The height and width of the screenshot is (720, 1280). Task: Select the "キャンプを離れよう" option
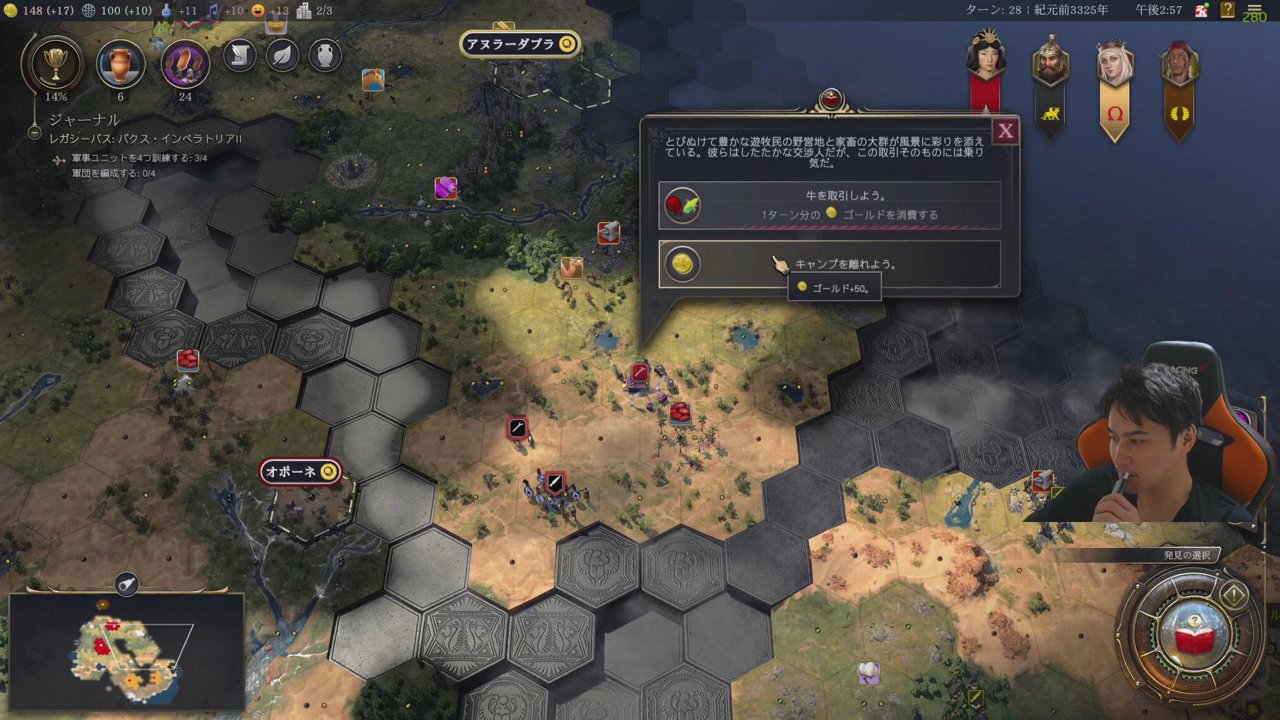click(x=829, y=264)
